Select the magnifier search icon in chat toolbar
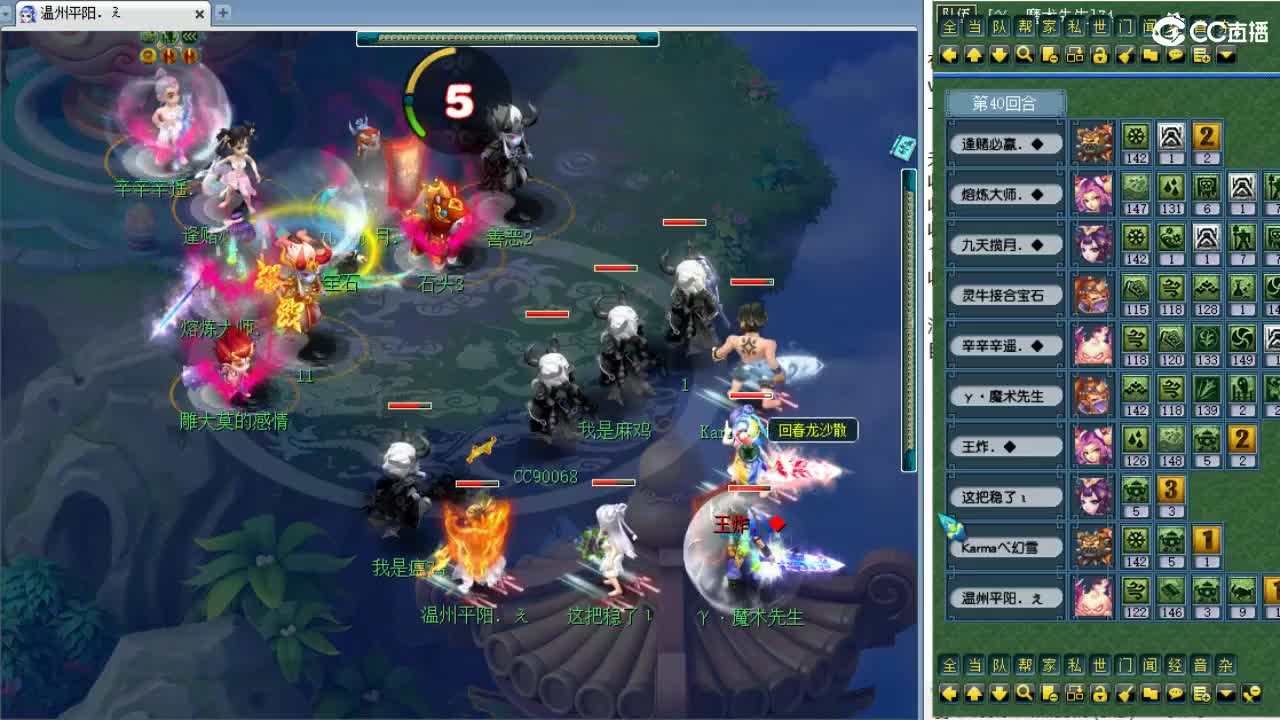Image resolution: width=1280 pixels, height=720 pixels. [1022, 56]
